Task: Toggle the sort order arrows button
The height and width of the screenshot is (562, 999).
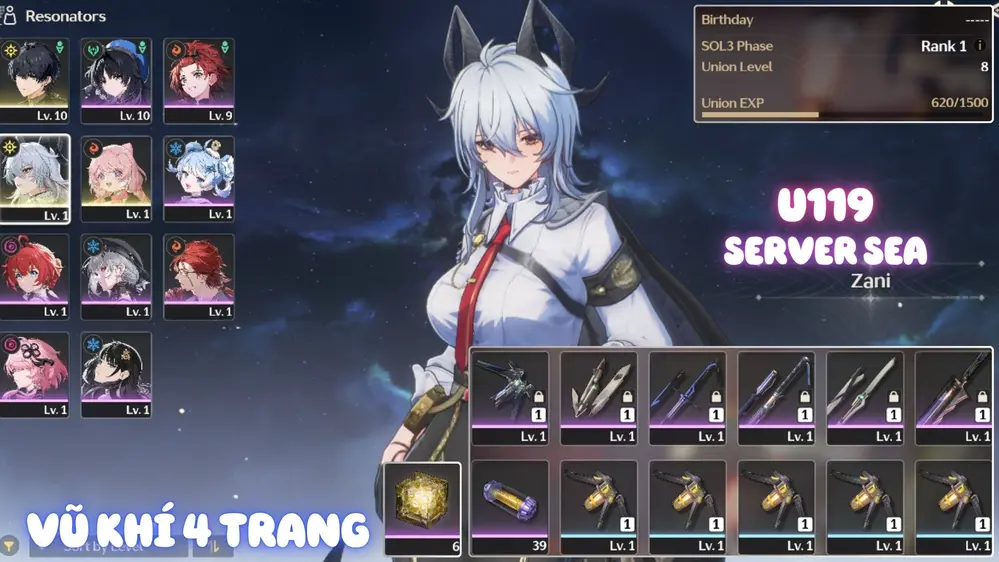Action: pyautogui.click(x=213, y=545)
